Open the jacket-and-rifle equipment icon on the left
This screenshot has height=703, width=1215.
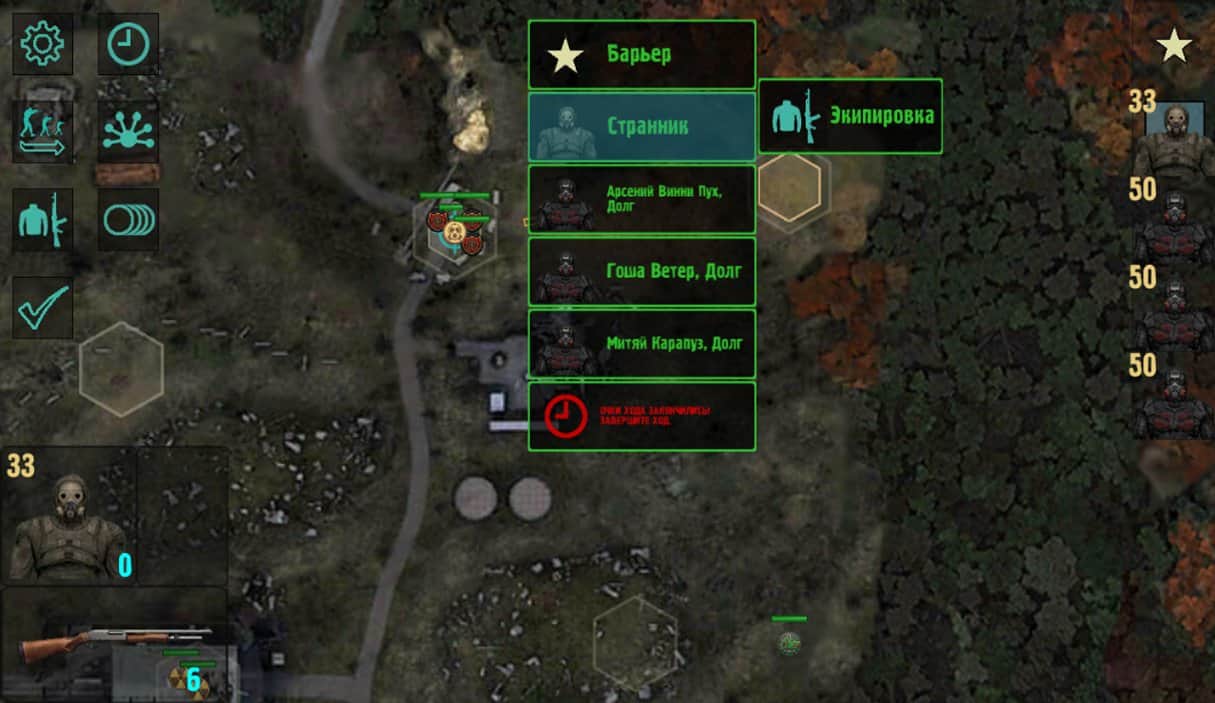(x=42, y=220)
